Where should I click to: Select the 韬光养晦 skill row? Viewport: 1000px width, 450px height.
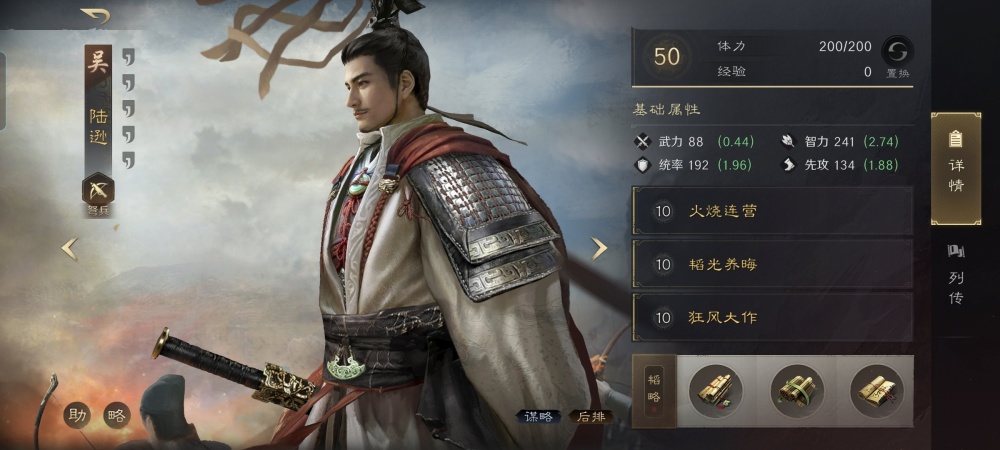(772, 264)
